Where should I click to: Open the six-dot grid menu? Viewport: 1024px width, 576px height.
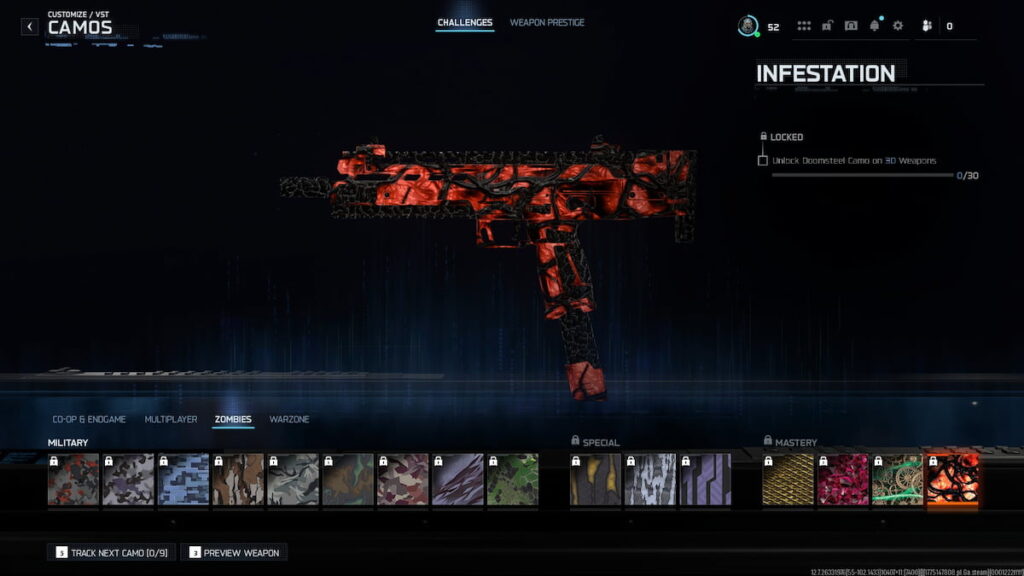[x=804, y=26]
